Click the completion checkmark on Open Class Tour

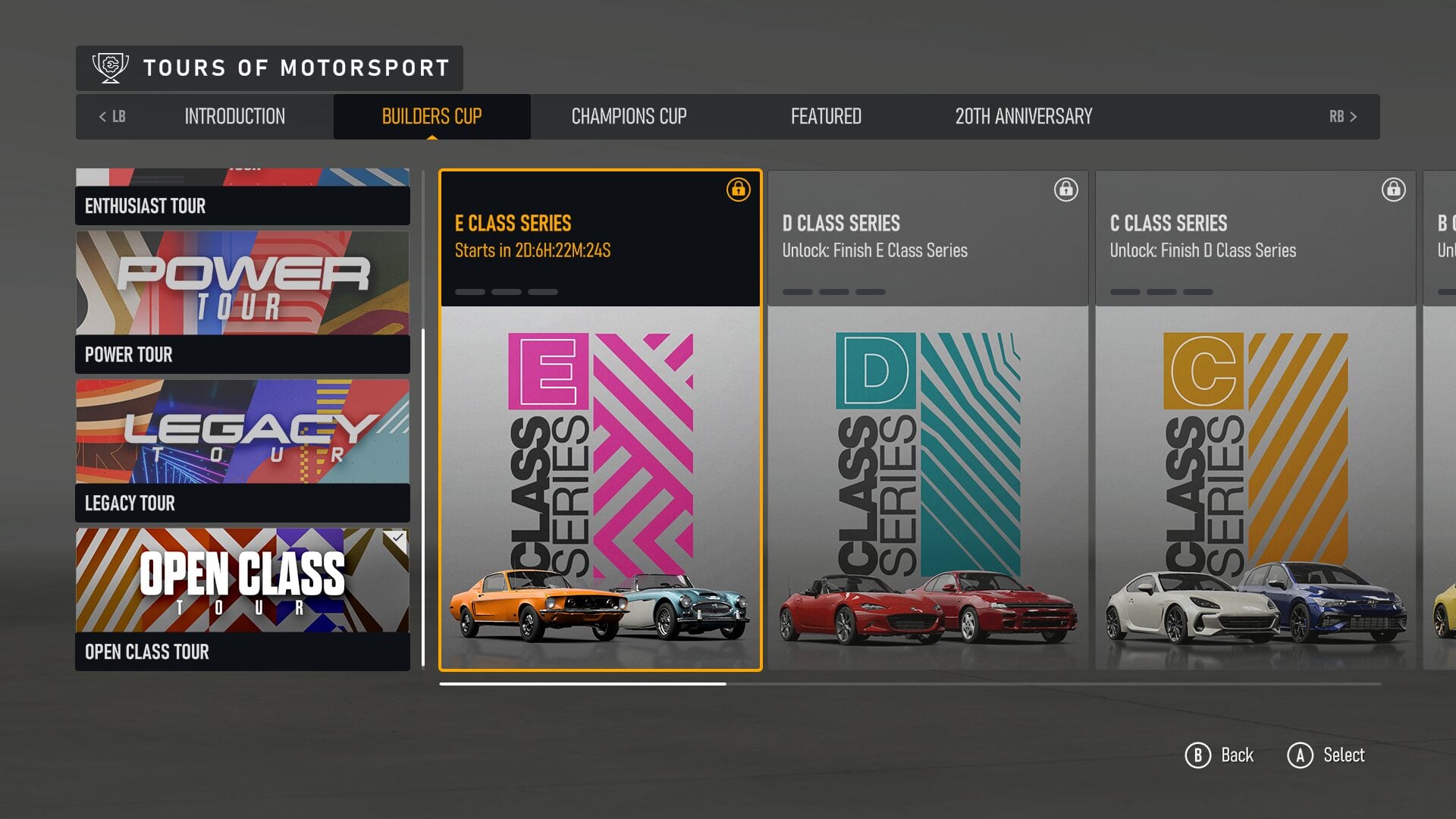(397, 538)
